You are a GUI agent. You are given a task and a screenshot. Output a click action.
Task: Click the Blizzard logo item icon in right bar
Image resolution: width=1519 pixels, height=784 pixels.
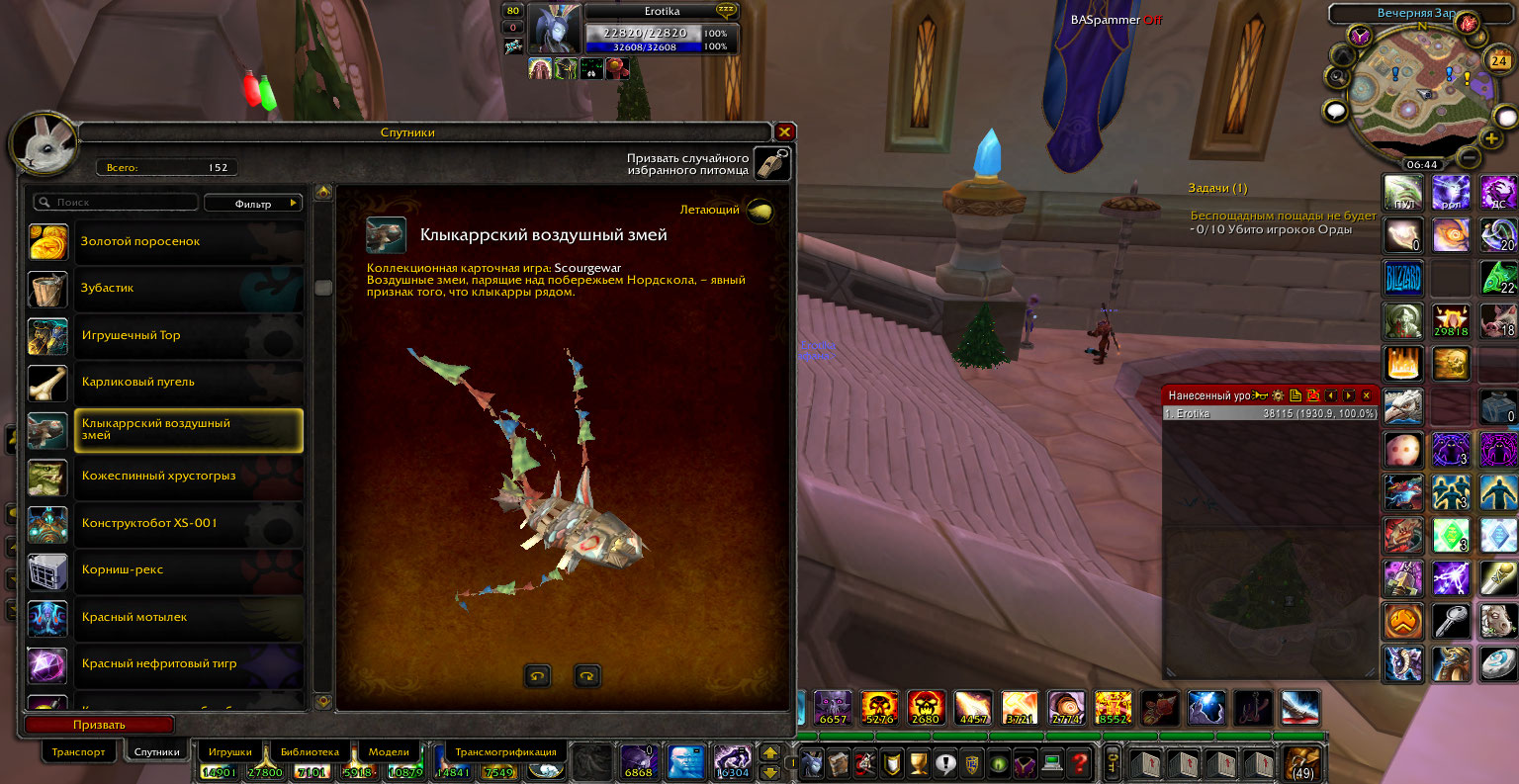(x=1403, y=278)
